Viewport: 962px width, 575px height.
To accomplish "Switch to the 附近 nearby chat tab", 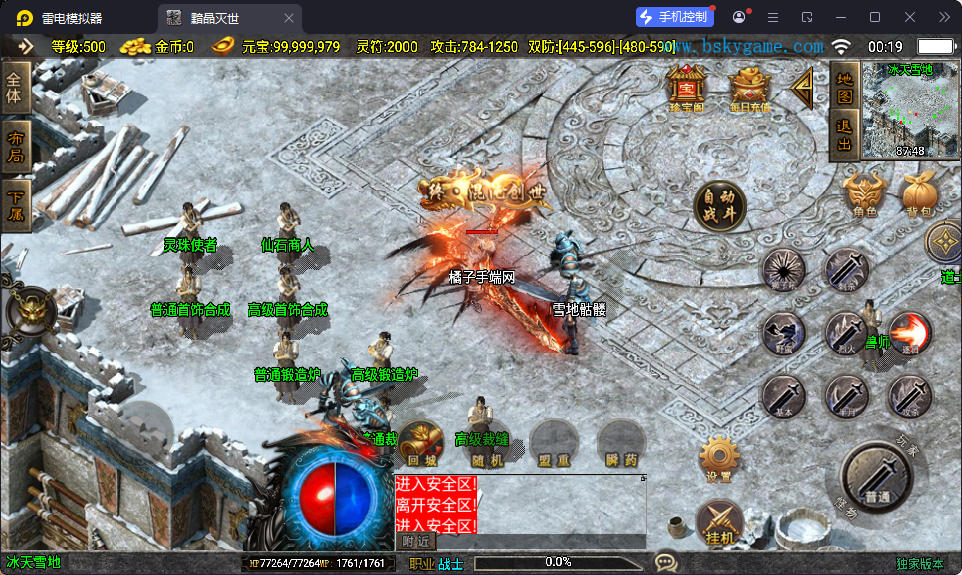I will coord(416,541).
